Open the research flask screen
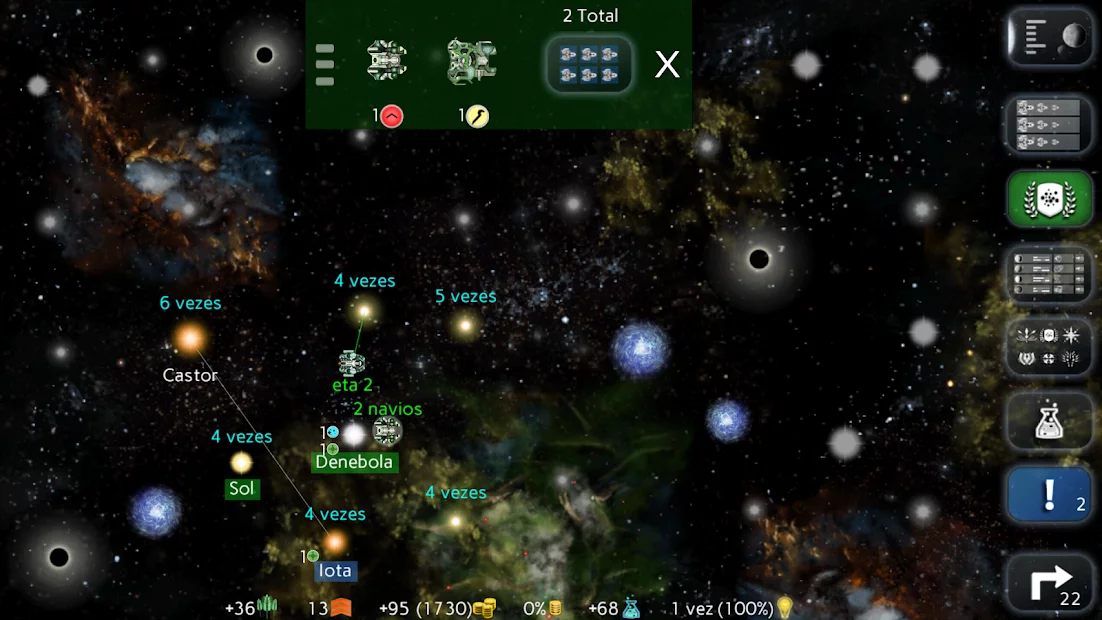The height and width of the screenshot is (620, 1102). point(1049,422)
